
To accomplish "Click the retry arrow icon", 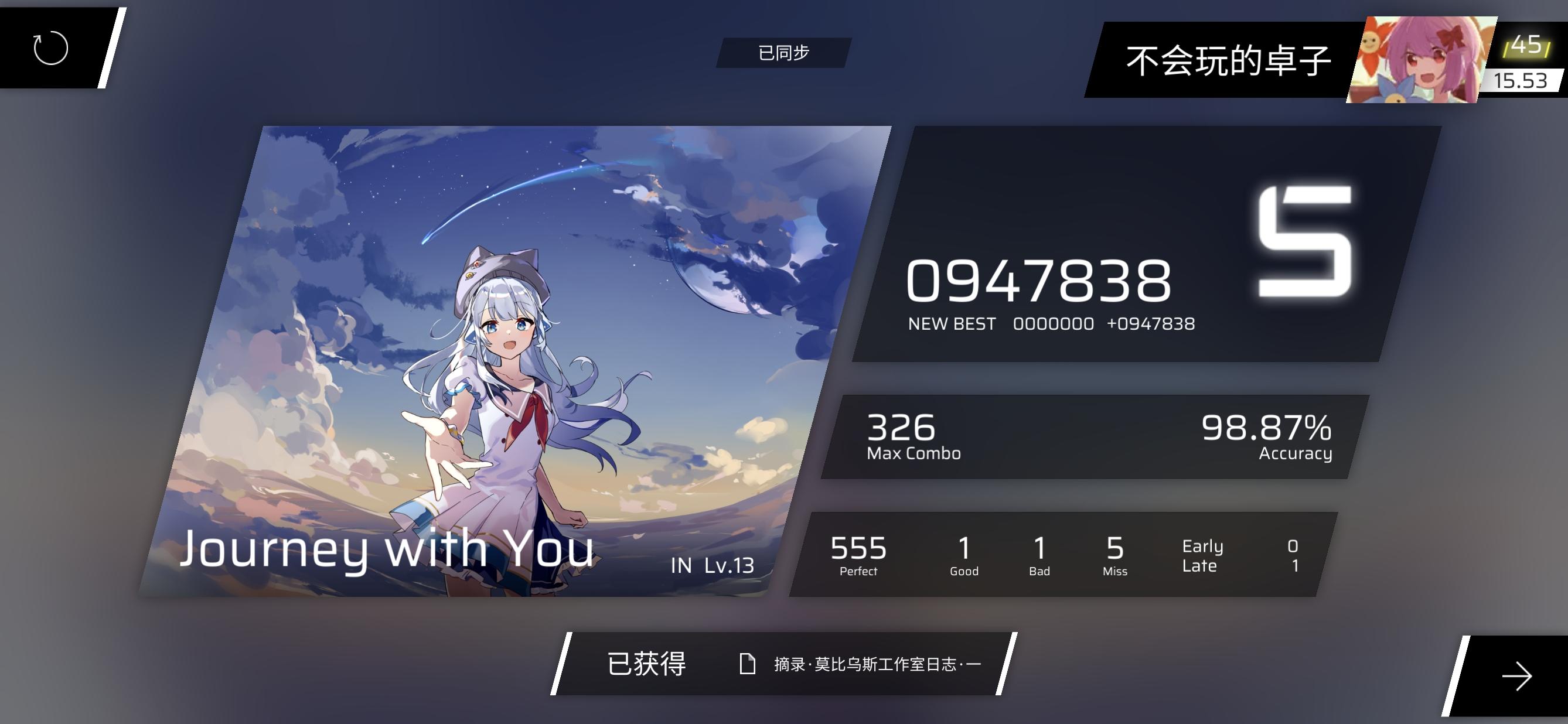I will (x=50, y=49).
